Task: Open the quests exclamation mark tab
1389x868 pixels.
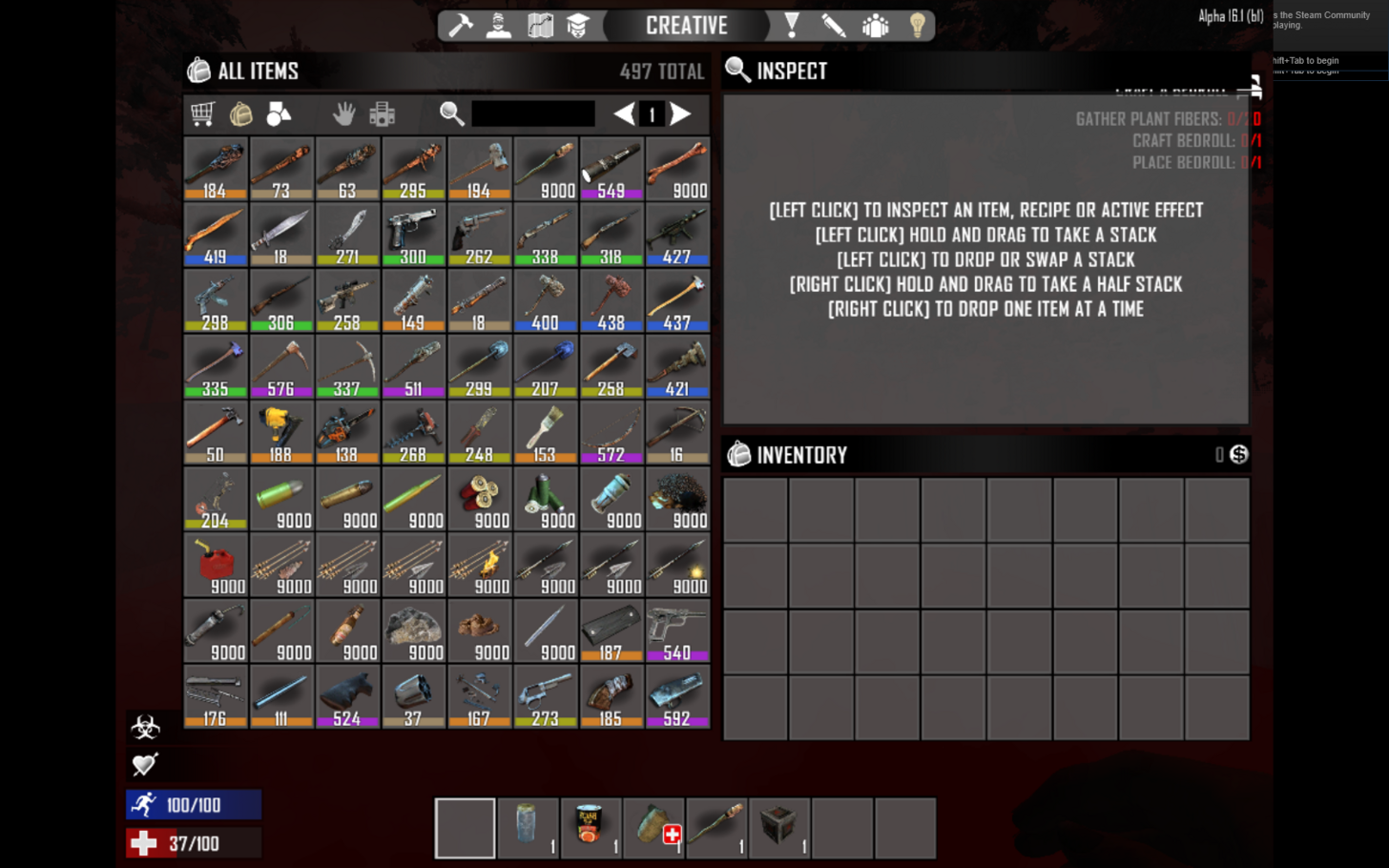Action: 792,26
